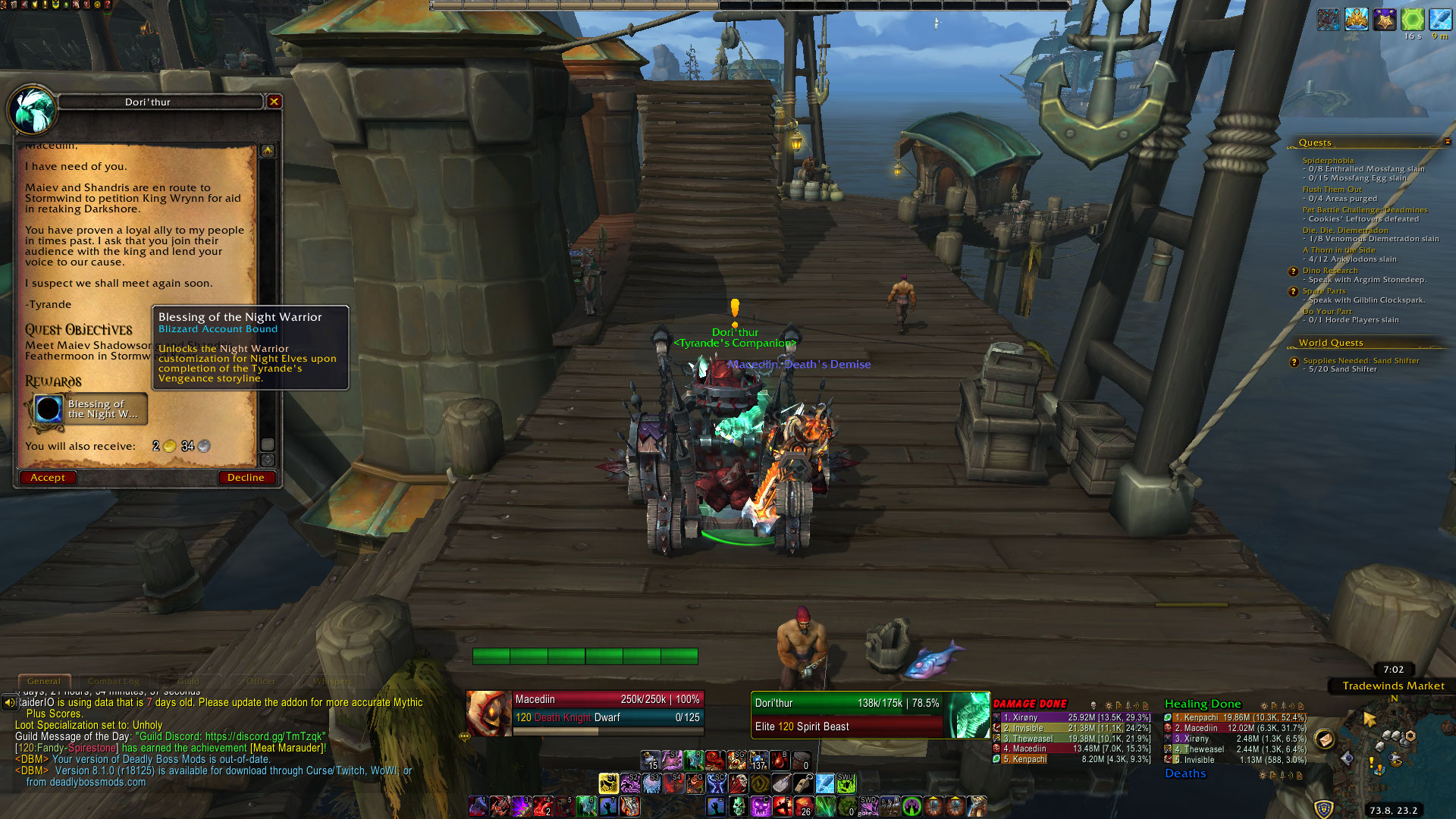Accept the quest from Dori'thur
Screen dimensions: 1456x819
point(48,478)
